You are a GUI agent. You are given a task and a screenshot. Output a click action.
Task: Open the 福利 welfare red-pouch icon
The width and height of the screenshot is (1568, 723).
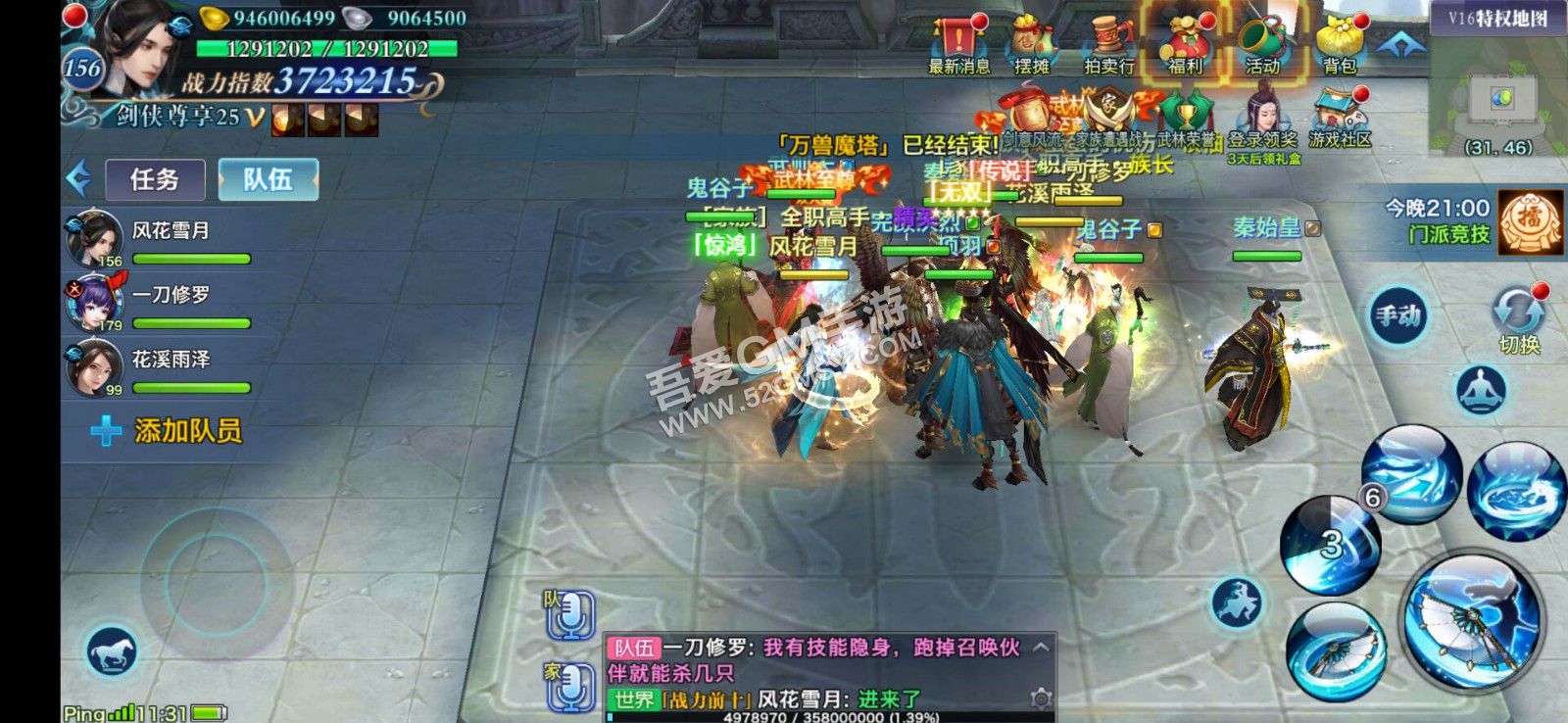pyautogui.click(x=1185, y=39)
